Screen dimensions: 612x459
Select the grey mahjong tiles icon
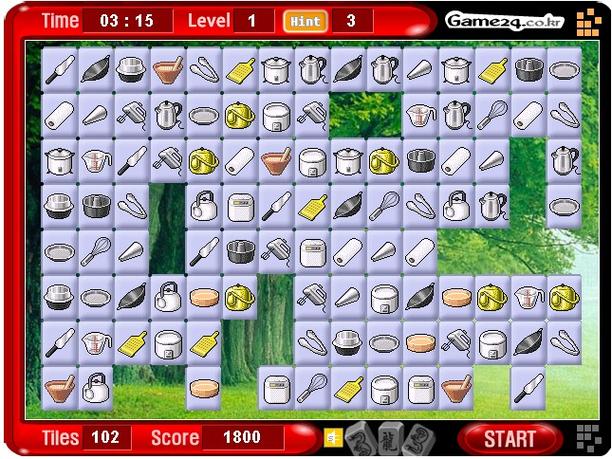(390, 437)
